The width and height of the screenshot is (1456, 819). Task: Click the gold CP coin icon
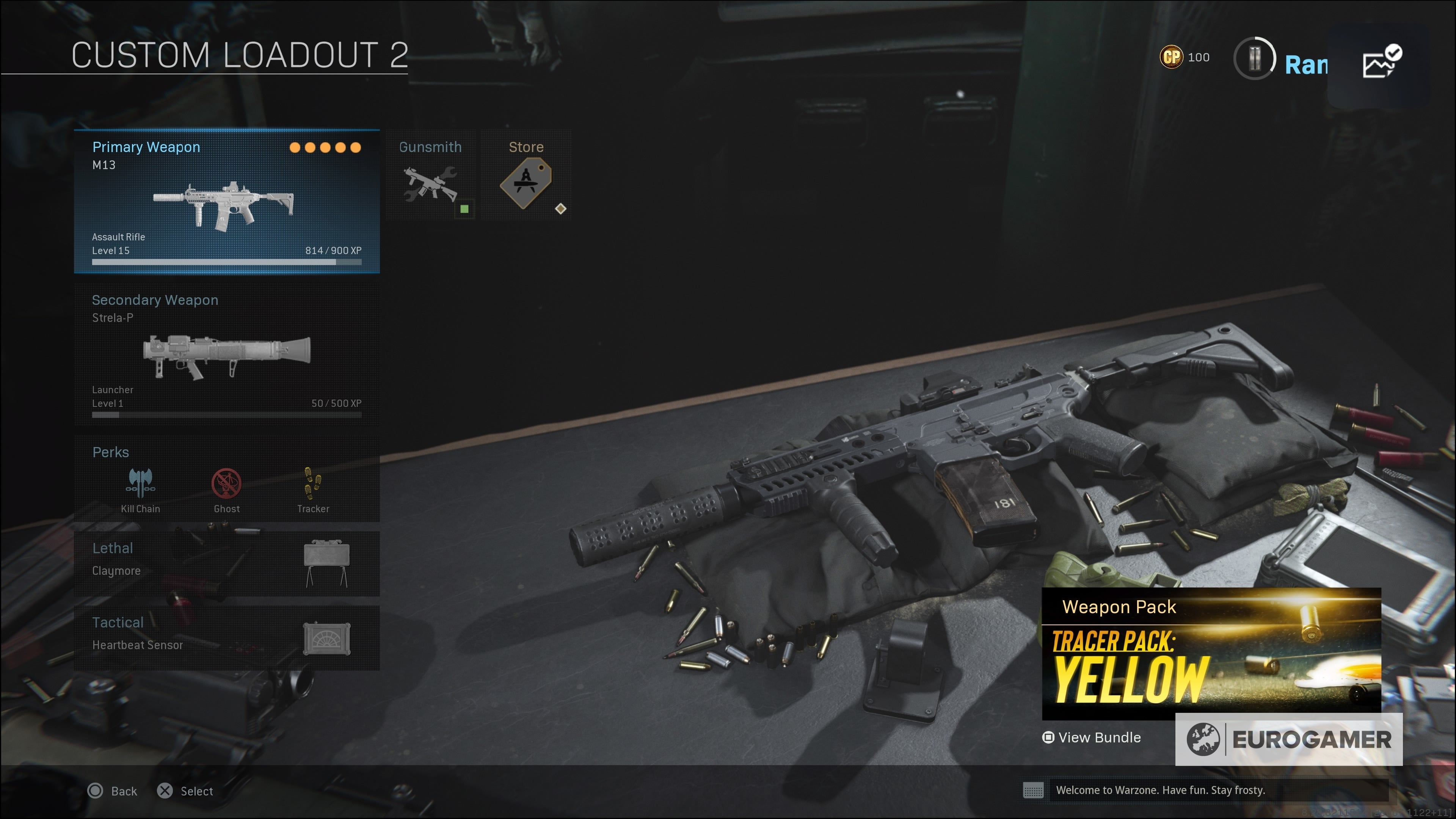pos(1173,56)
